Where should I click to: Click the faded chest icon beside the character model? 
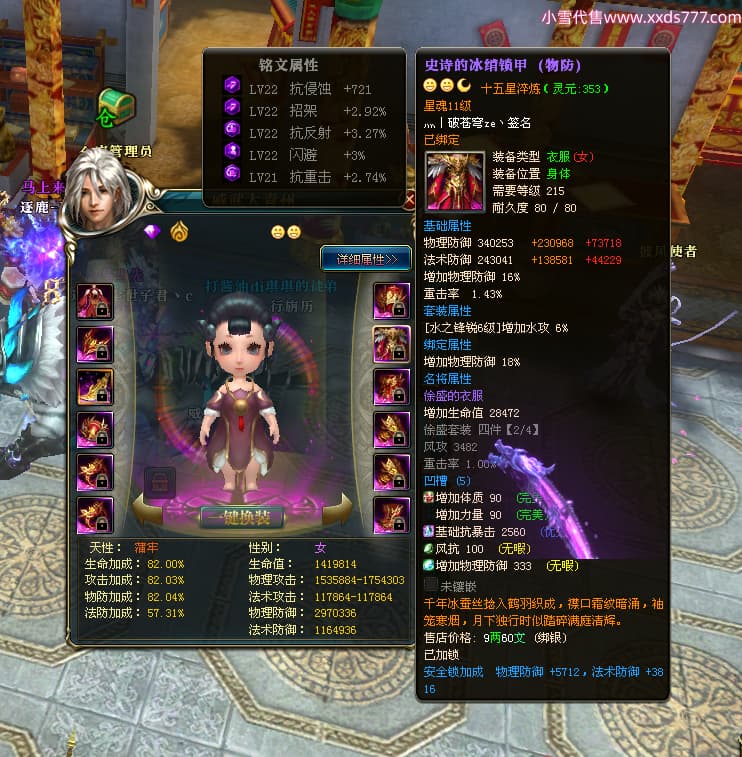click(160, 482)
